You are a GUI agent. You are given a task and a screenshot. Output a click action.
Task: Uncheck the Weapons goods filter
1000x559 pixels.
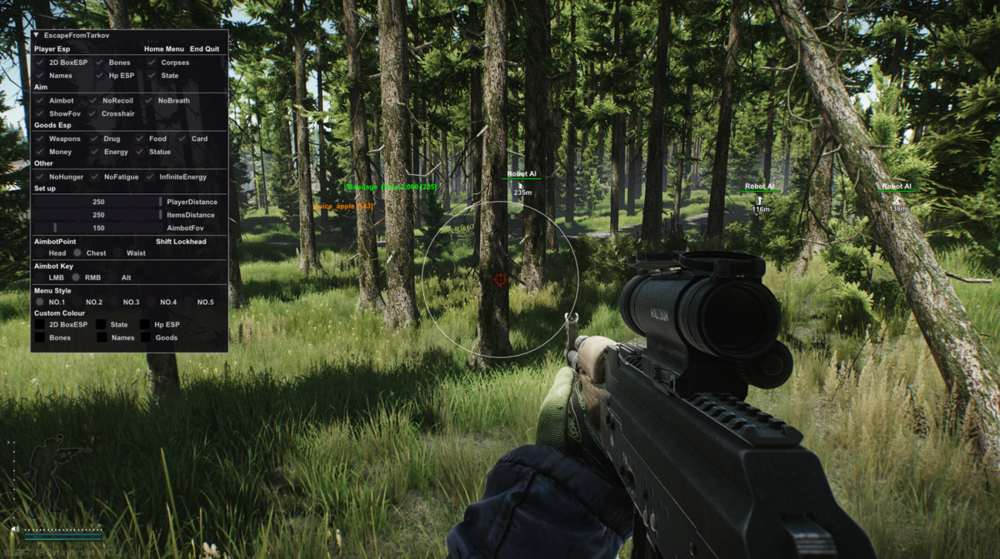click(39, 139)
